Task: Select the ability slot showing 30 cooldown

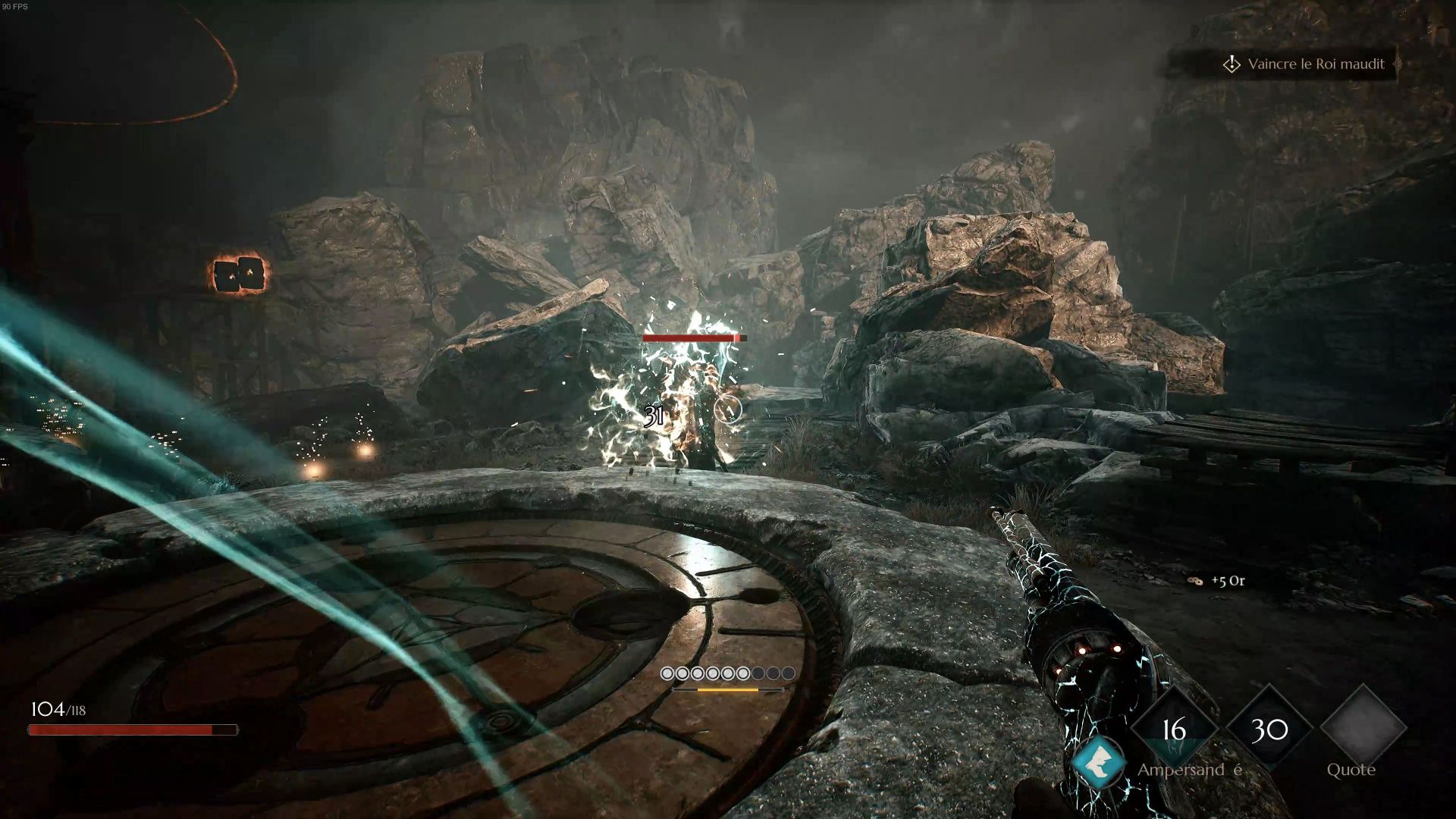Action: (x=1269, y=729)
